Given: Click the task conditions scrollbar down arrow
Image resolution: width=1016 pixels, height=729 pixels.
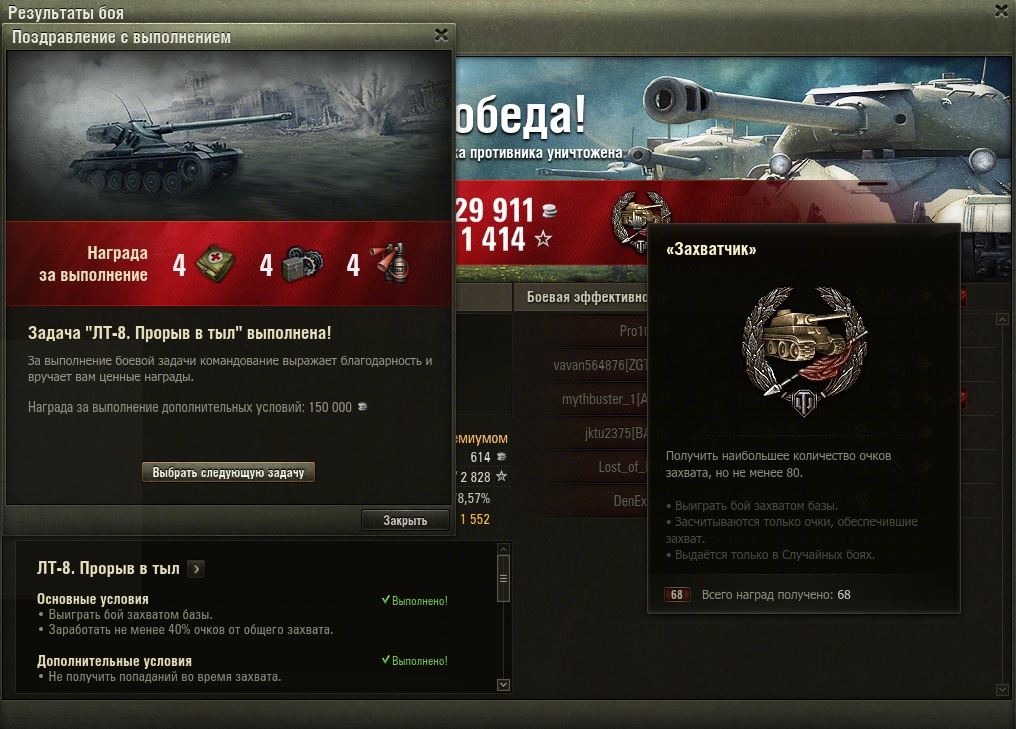Looking at the screenshot, I should click(x=503, y=685).
